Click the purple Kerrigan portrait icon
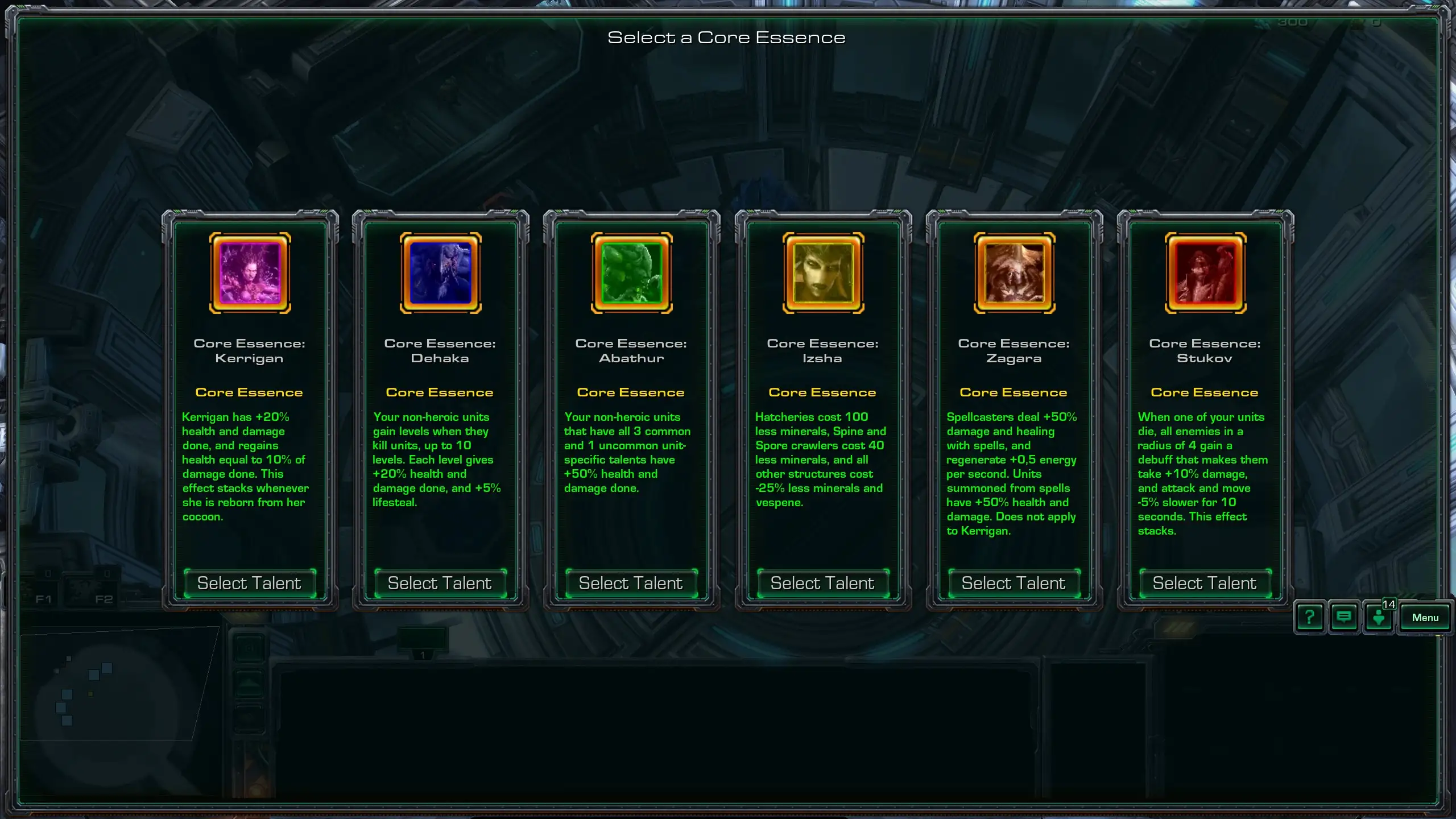1456x819 pixels. click(x=250, y=273)
